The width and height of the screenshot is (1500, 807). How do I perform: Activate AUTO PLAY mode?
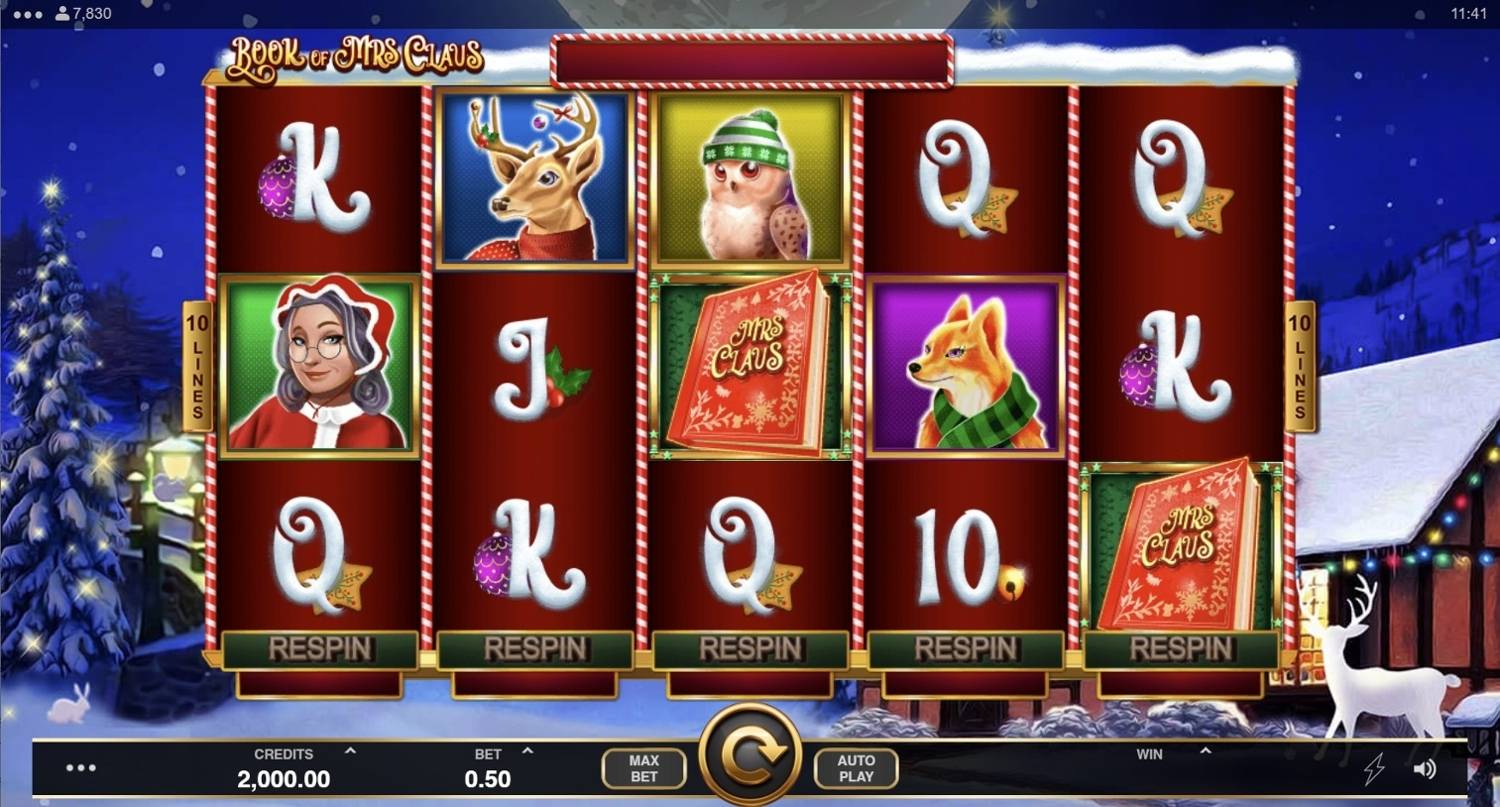(x=856, y=768)
